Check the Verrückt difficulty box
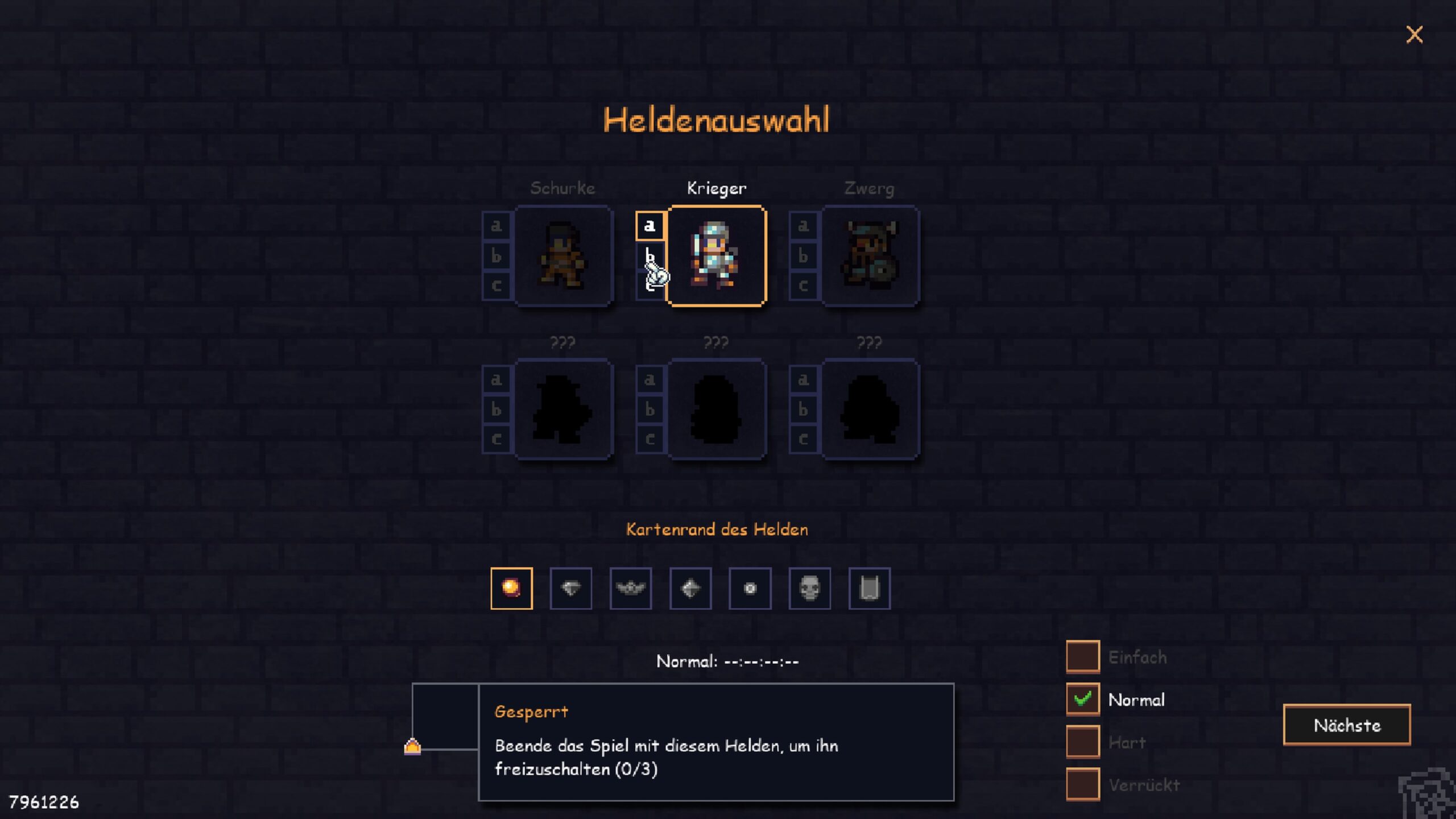Viewport: 1456px width, 819px height. [1082, 784]
